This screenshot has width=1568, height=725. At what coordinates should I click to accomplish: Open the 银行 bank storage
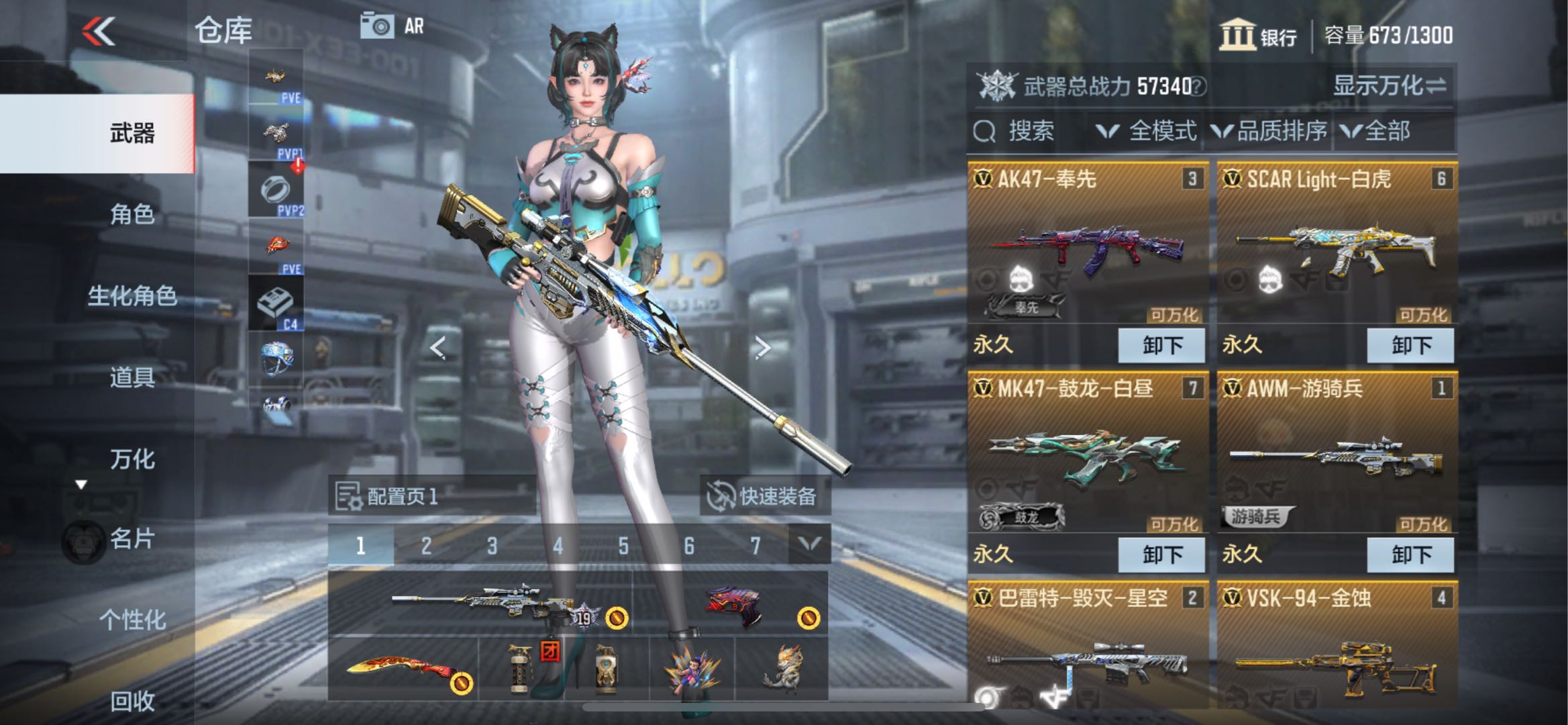1258,36
